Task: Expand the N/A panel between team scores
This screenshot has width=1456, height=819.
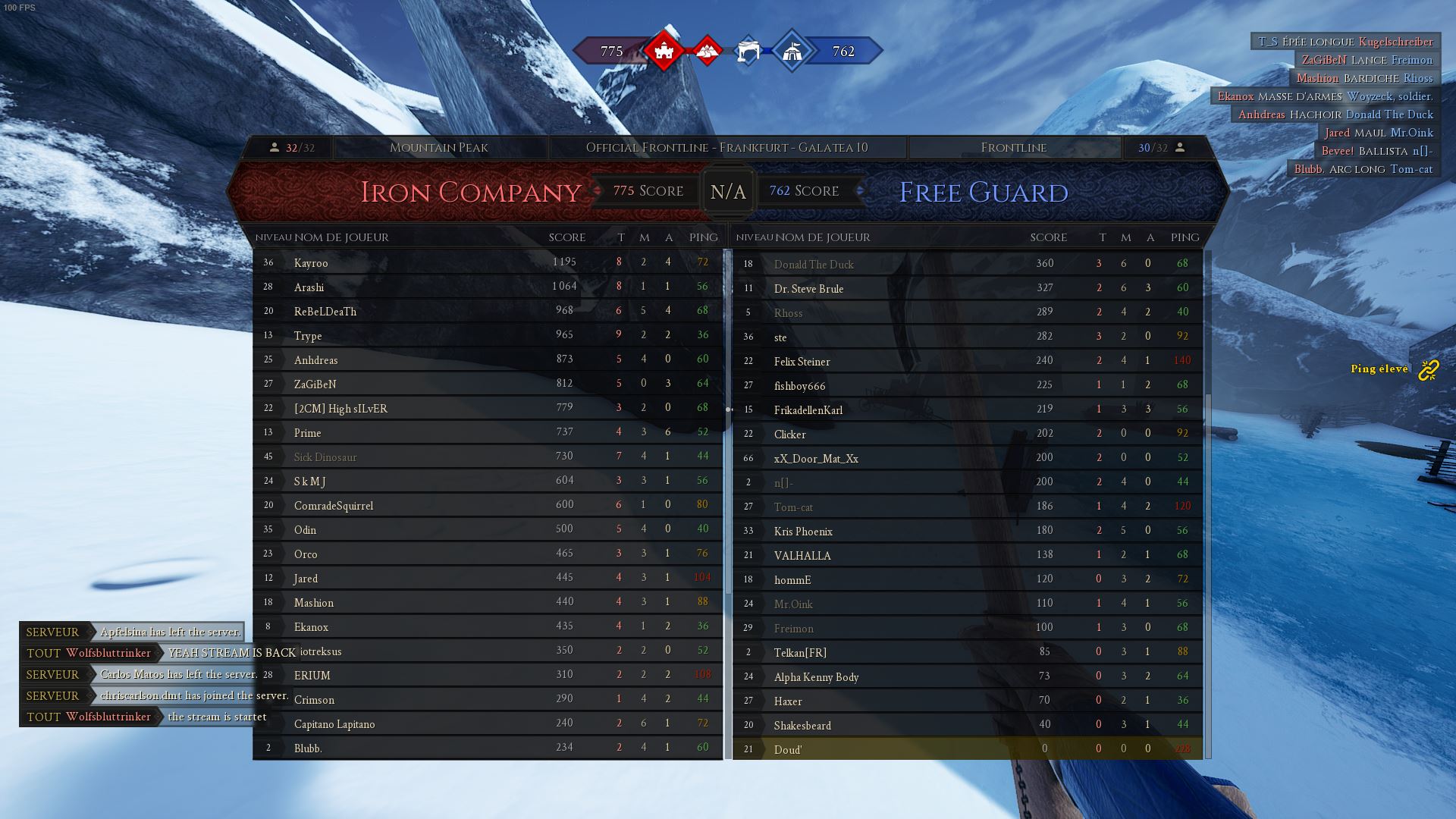Action: (x=727, y=191)
